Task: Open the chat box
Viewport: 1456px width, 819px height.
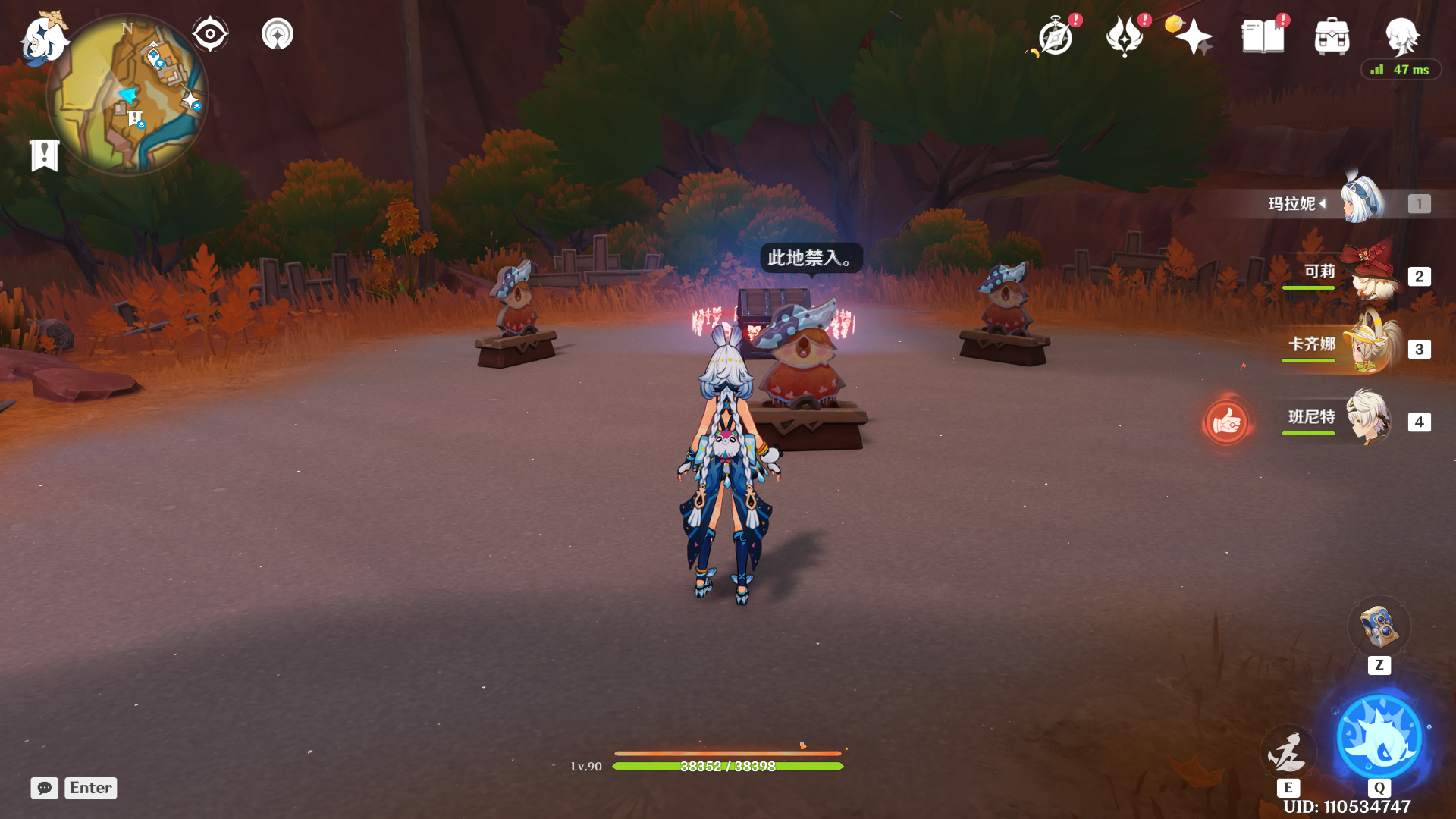Action: click(x=45, y=788)
